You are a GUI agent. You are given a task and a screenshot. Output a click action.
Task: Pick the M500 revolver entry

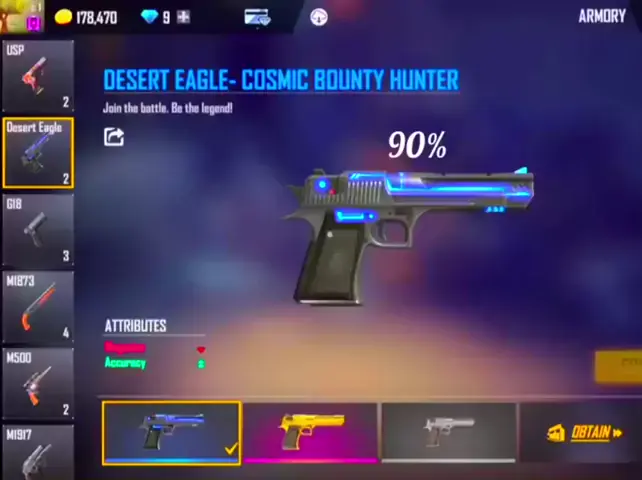point(37,383)
